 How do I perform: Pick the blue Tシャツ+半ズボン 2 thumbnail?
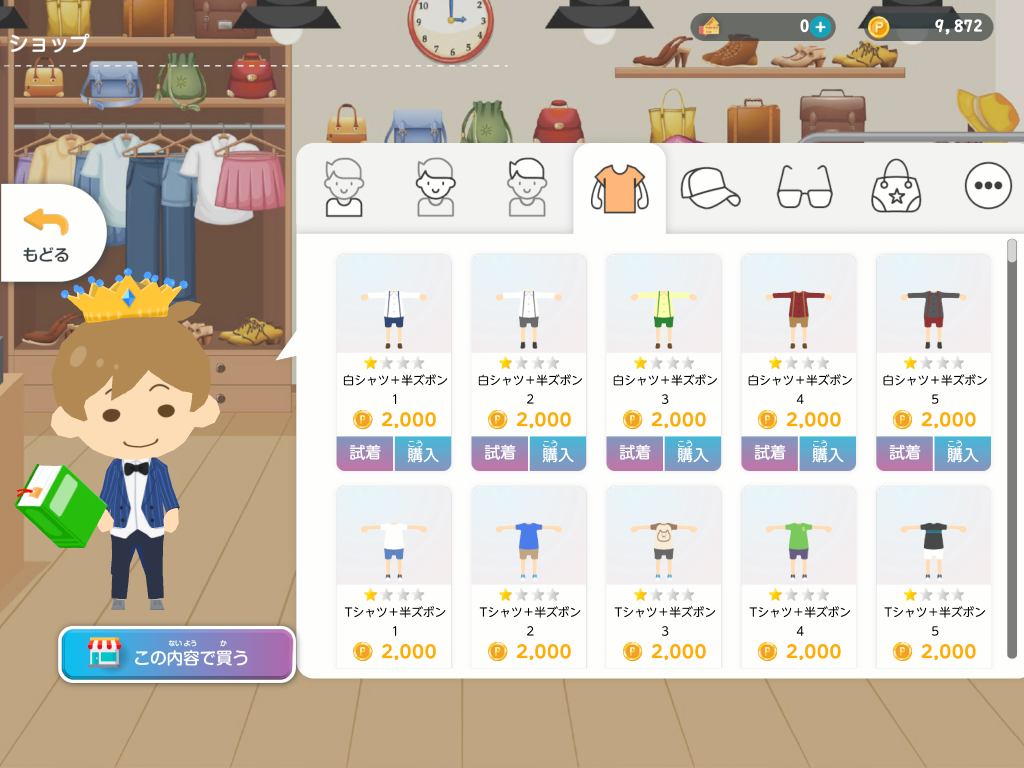pos(528,535)
